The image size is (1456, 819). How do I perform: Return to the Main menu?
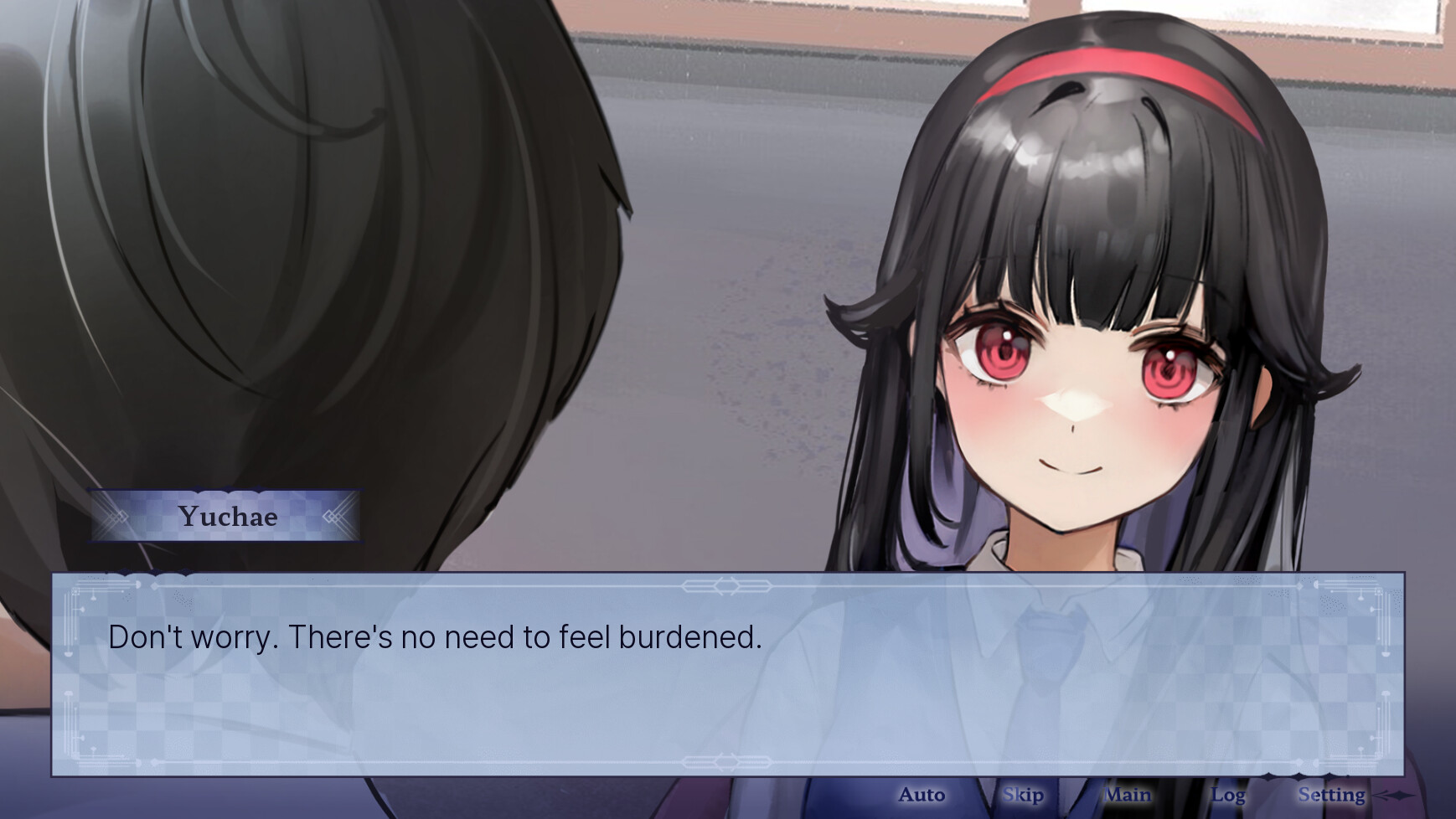(x=1127, y=795)
